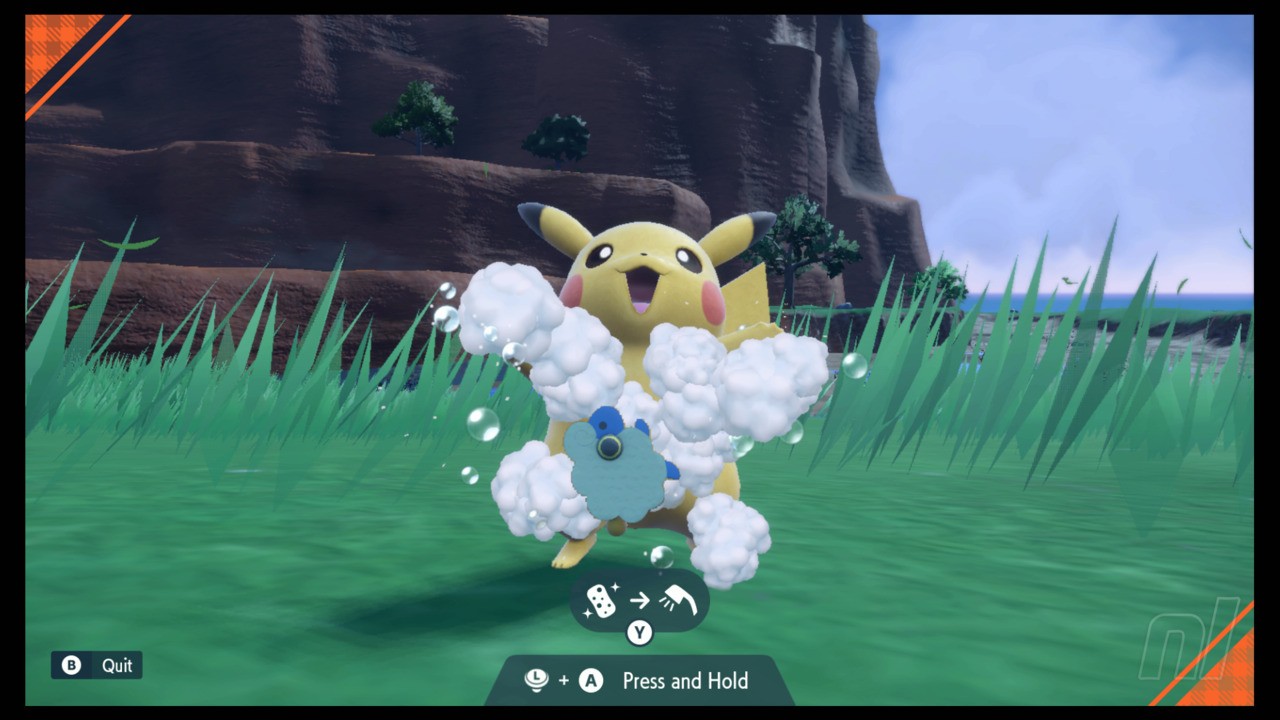Expand the Quit control hint

tap(96, 664)
